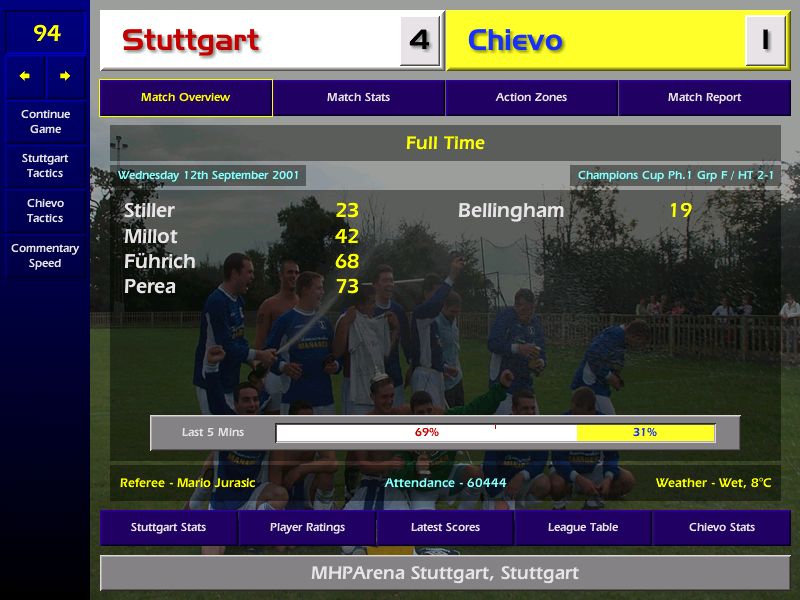Continue Game from the sidebar
This screenshot has height=600, width=800.
coord(45,121)
